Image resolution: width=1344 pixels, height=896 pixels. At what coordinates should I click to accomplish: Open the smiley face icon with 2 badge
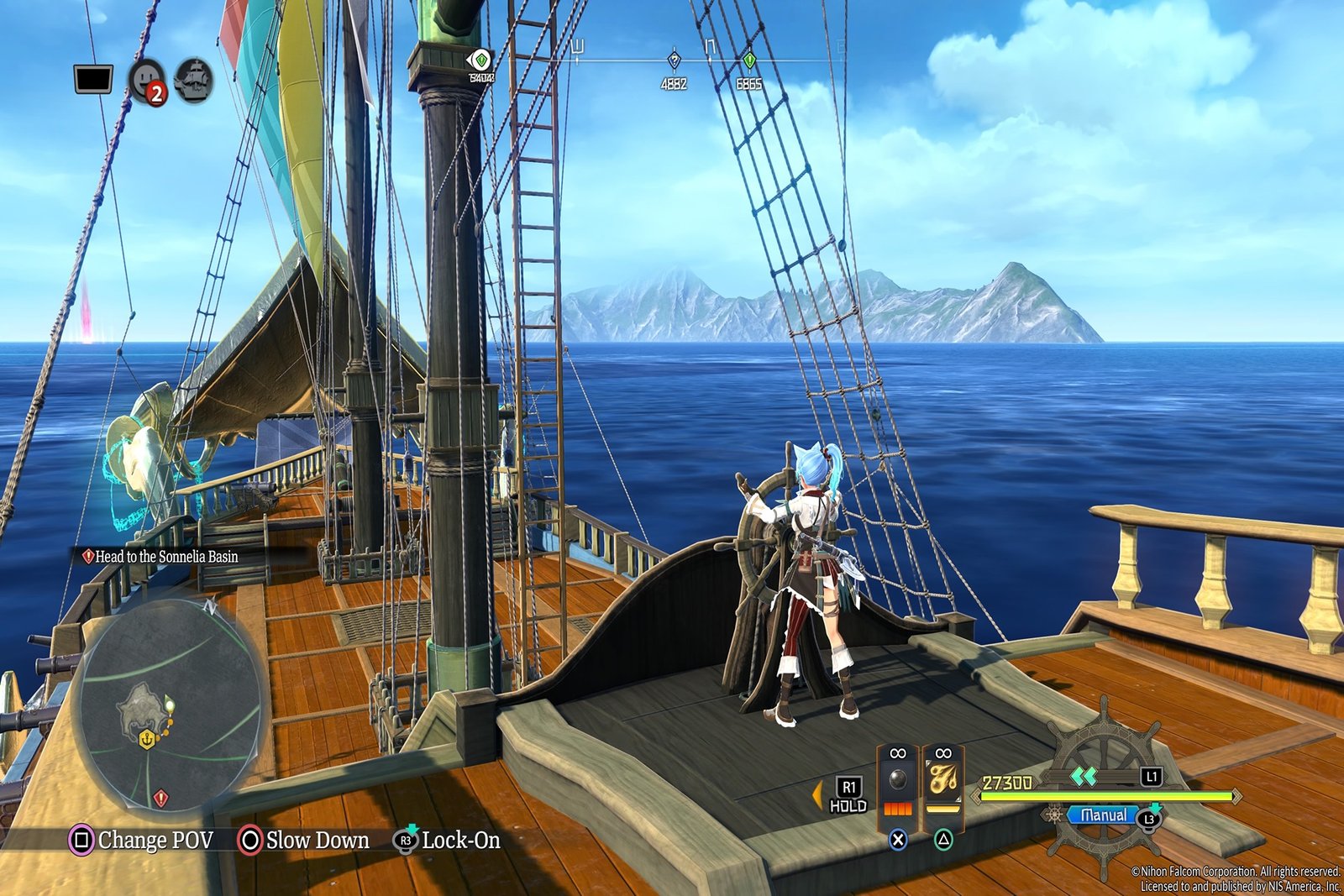[x=148, y=81]
